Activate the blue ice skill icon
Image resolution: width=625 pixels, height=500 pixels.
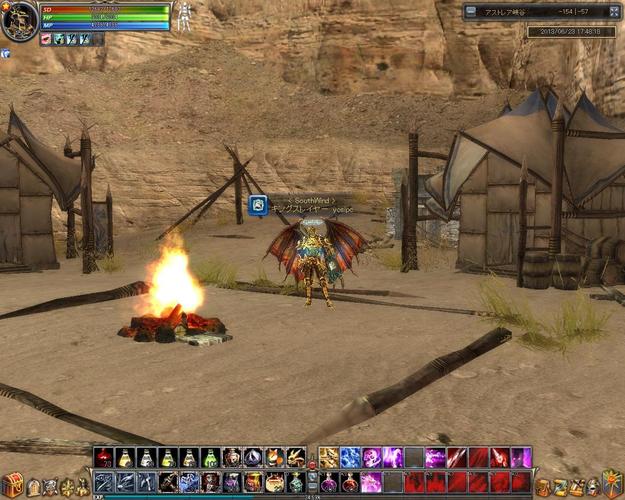[x=350, y=458]
